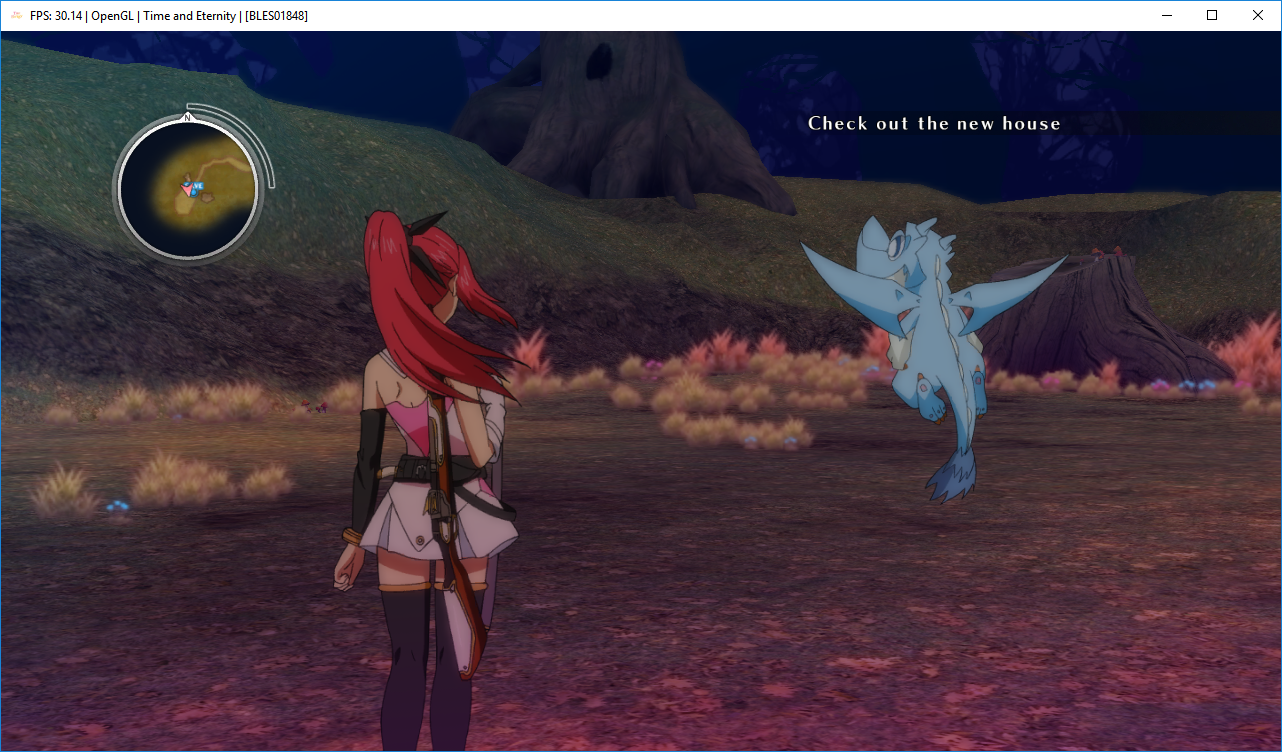
Task: Minimize the emulator window
Action: pos(1166,15)
